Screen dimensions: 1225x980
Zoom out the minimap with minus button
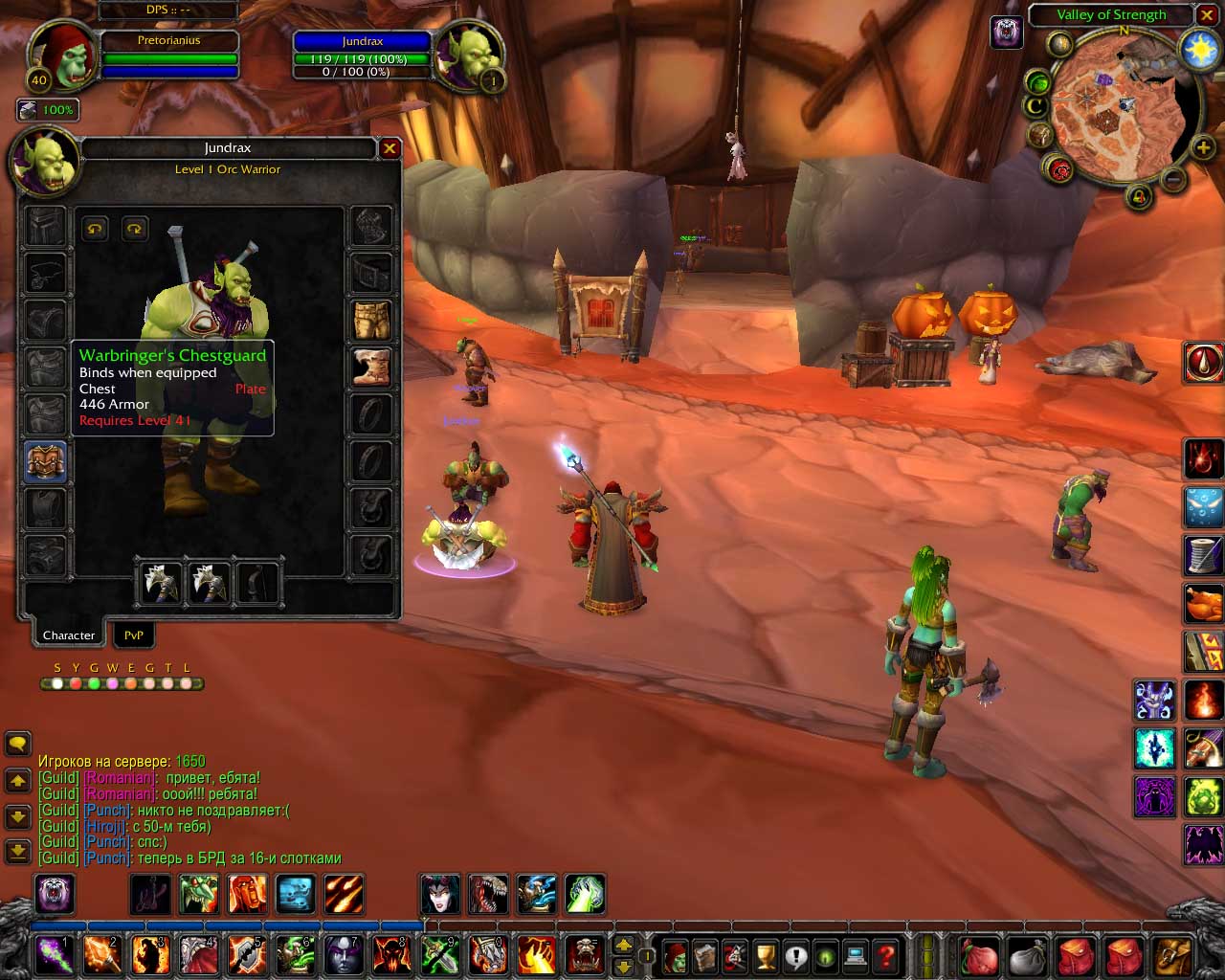pyautogui.click(x=1174, y=179)
